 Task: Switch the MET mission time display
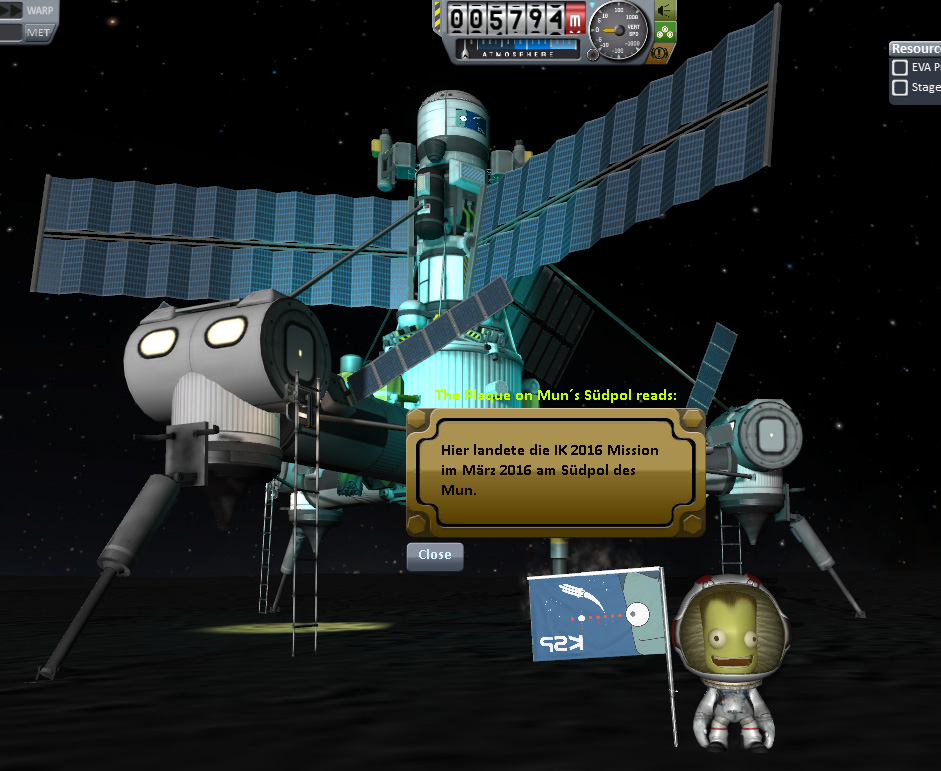pyautogui.click(x=39, y=32)
